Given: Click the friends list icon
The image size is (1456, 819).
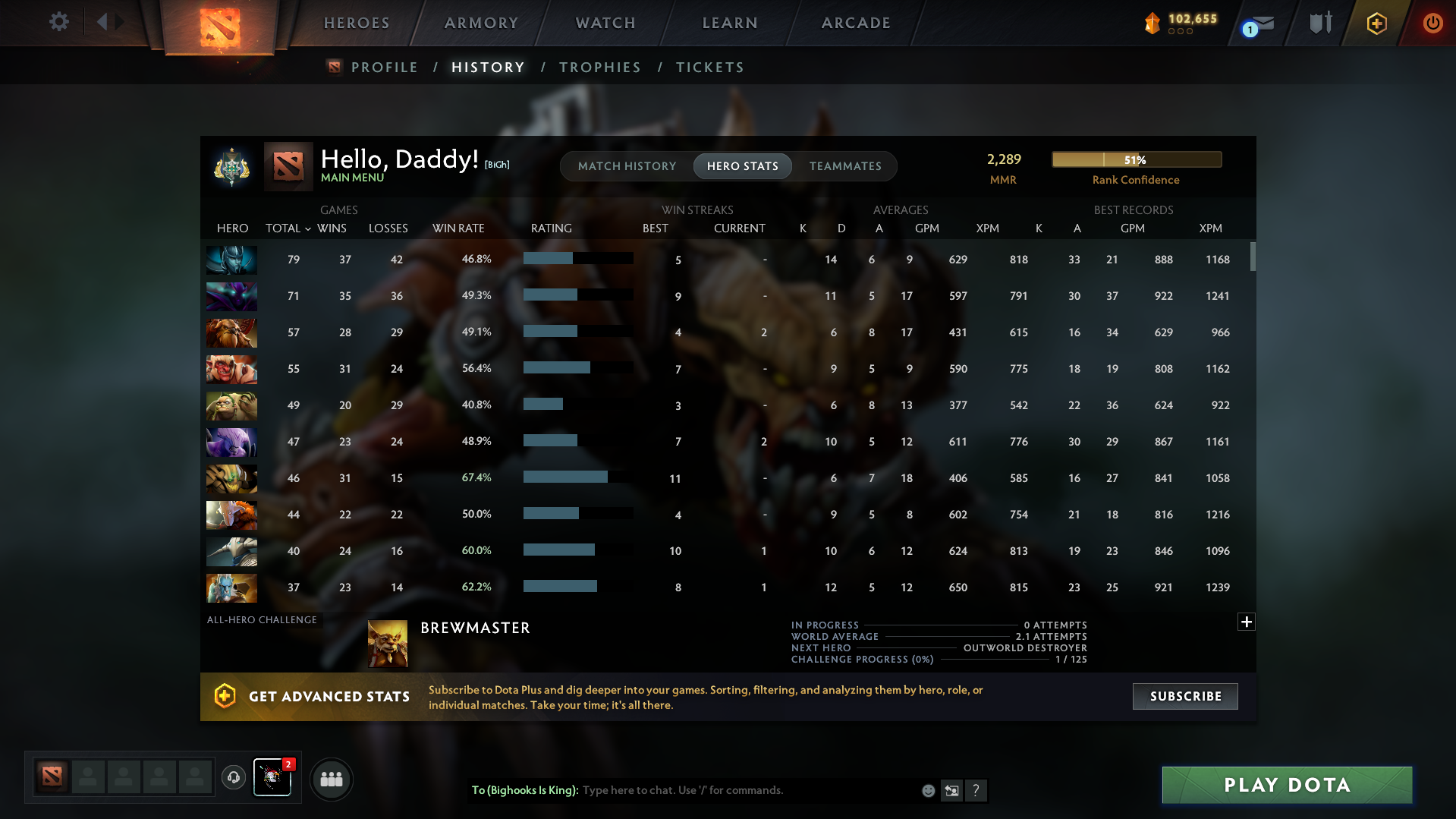Looking at the screenshot, I should pos(332,779).
